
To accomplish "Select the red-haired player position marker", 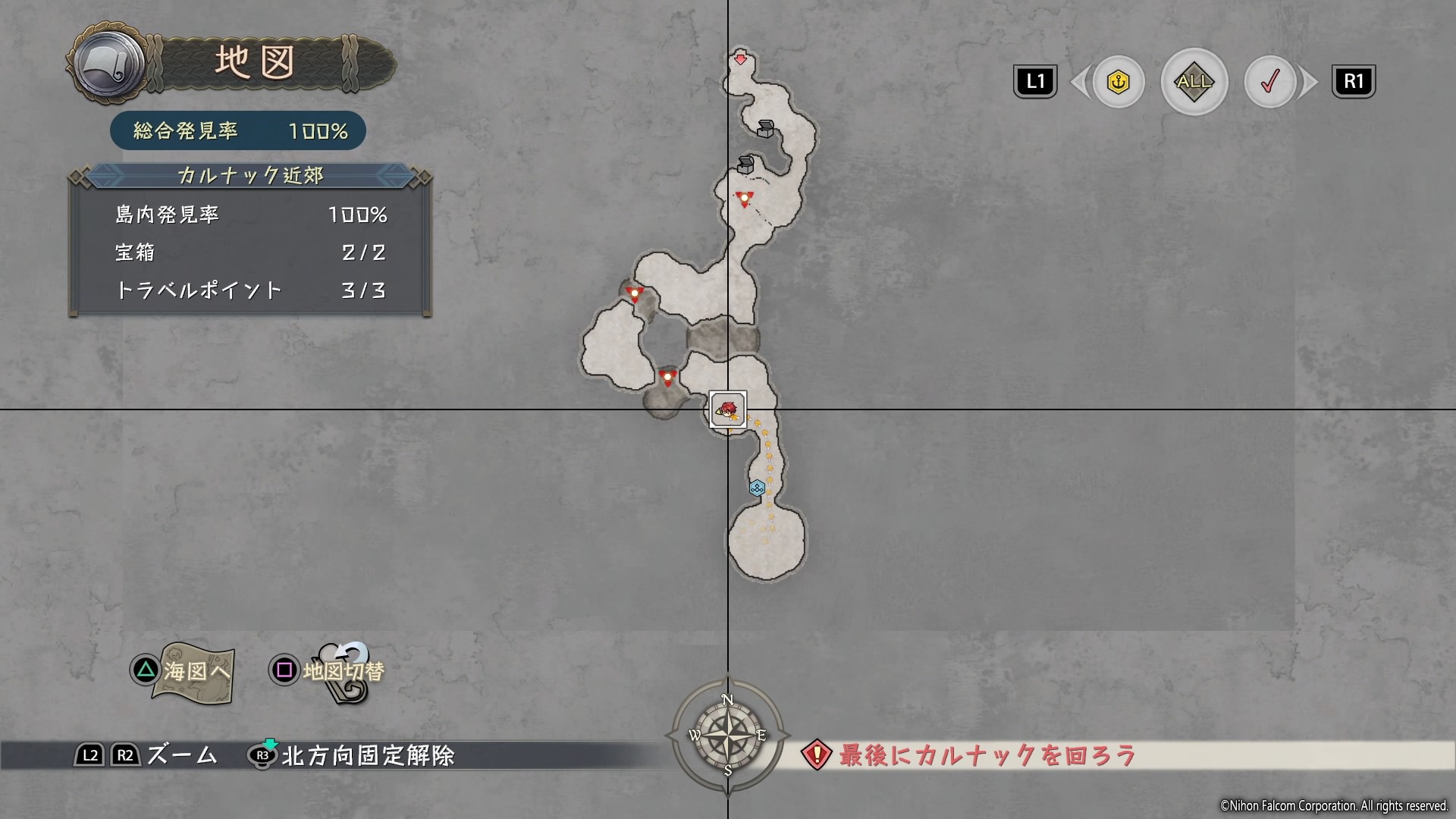I will pos(728,410).
